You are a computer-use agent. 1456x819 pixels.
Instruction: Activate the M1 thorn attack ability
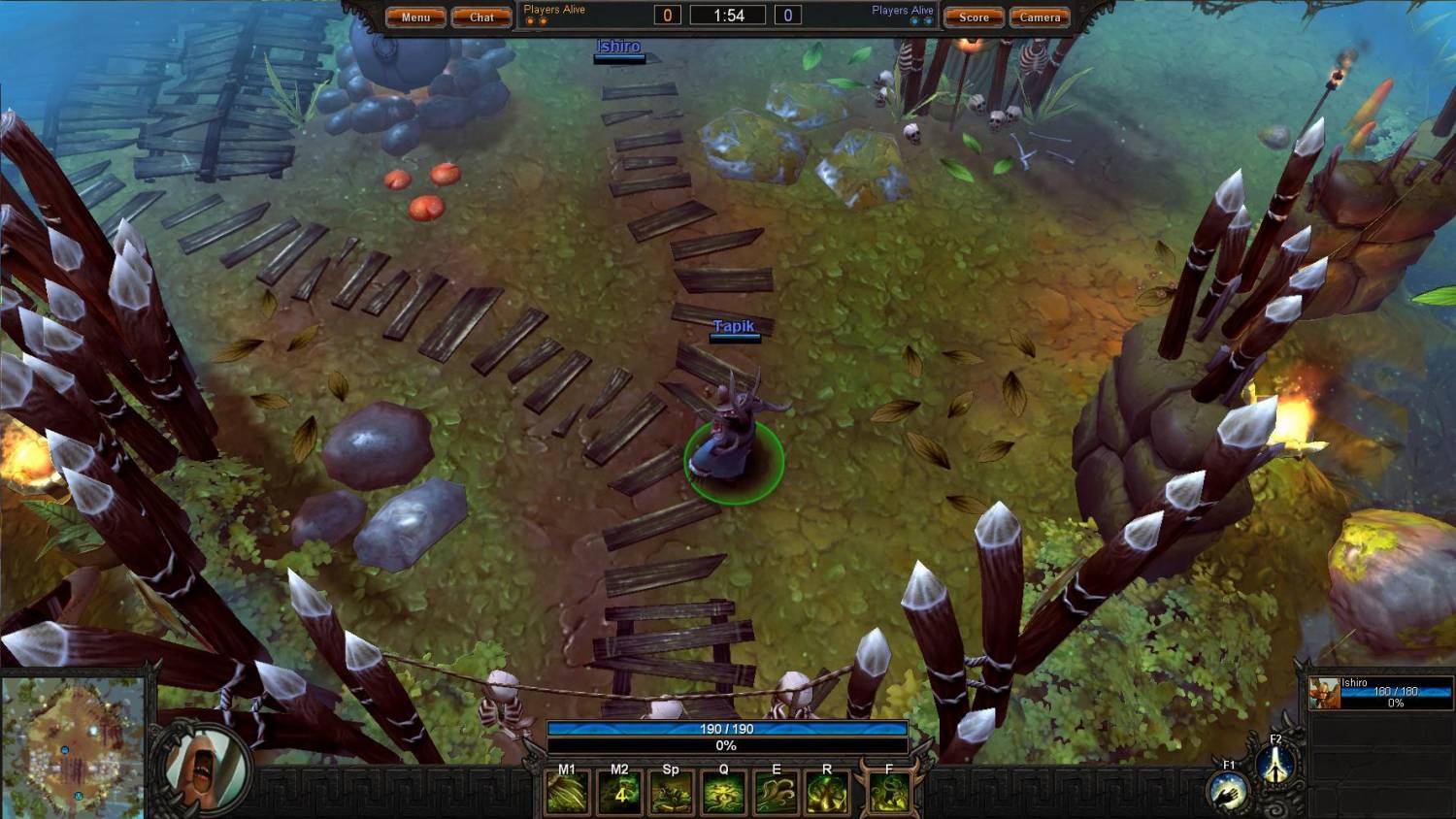(568, 794)
